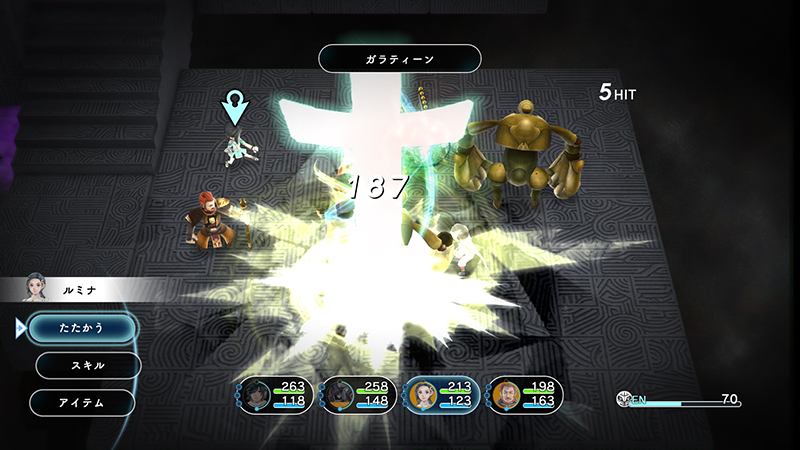This screenshot has height=450, width=800.
Task: Open the アイテム (Item) menu
Action: pyautogui.click(x=82, y=402)
